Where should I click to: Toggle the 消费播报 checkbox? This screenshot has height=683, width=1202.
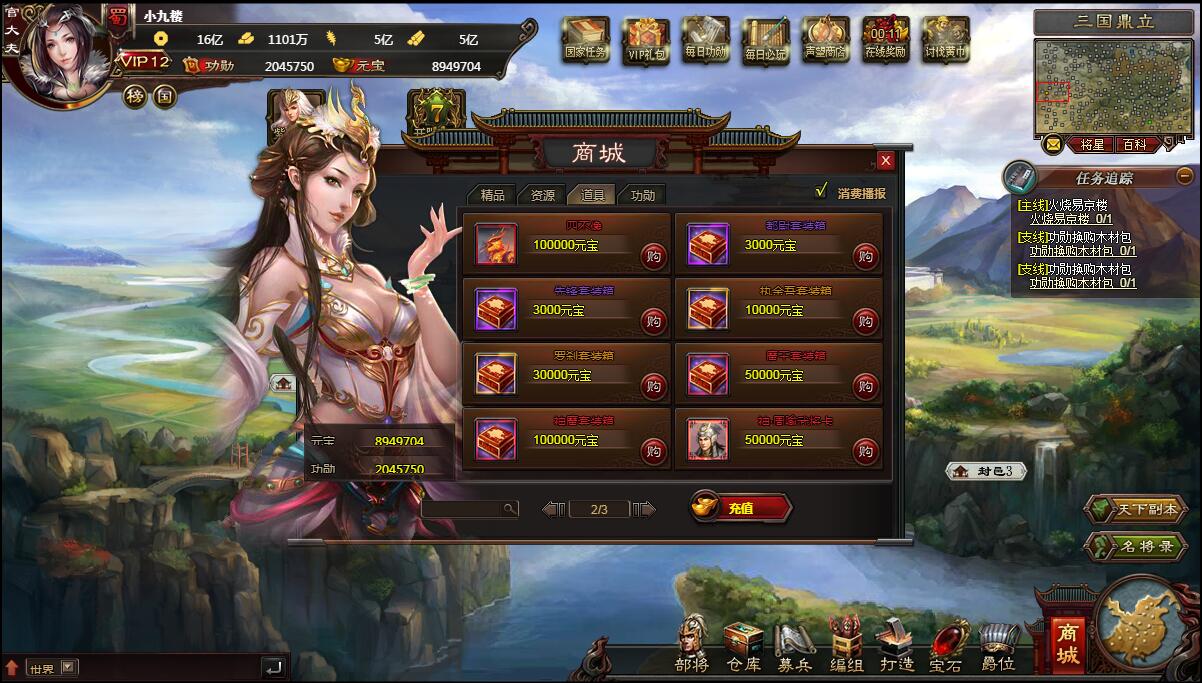[x=822, y=191]
